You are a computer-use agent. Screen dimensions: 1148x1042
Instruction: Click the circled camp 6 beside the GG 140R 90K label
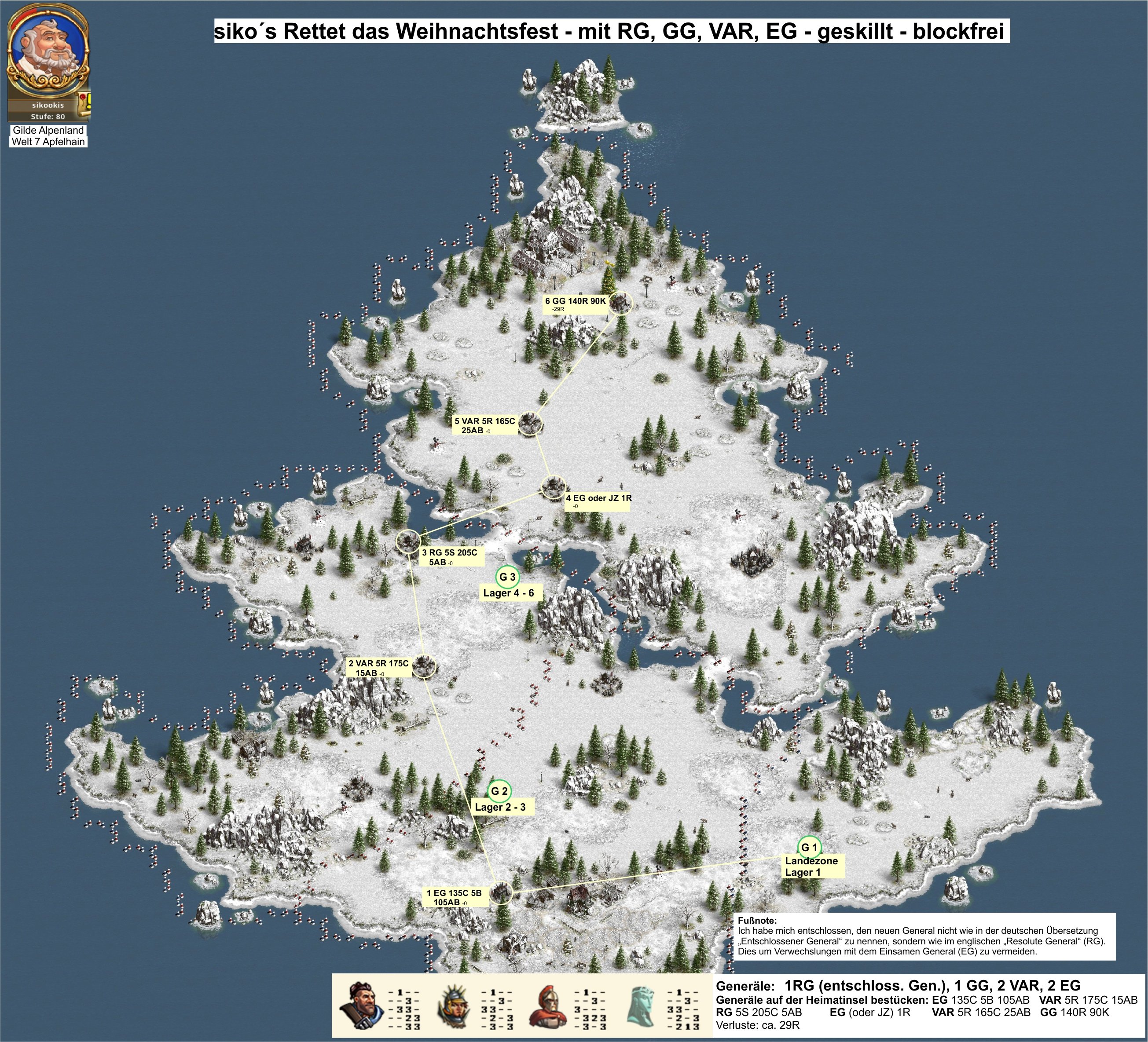point(620,303)
